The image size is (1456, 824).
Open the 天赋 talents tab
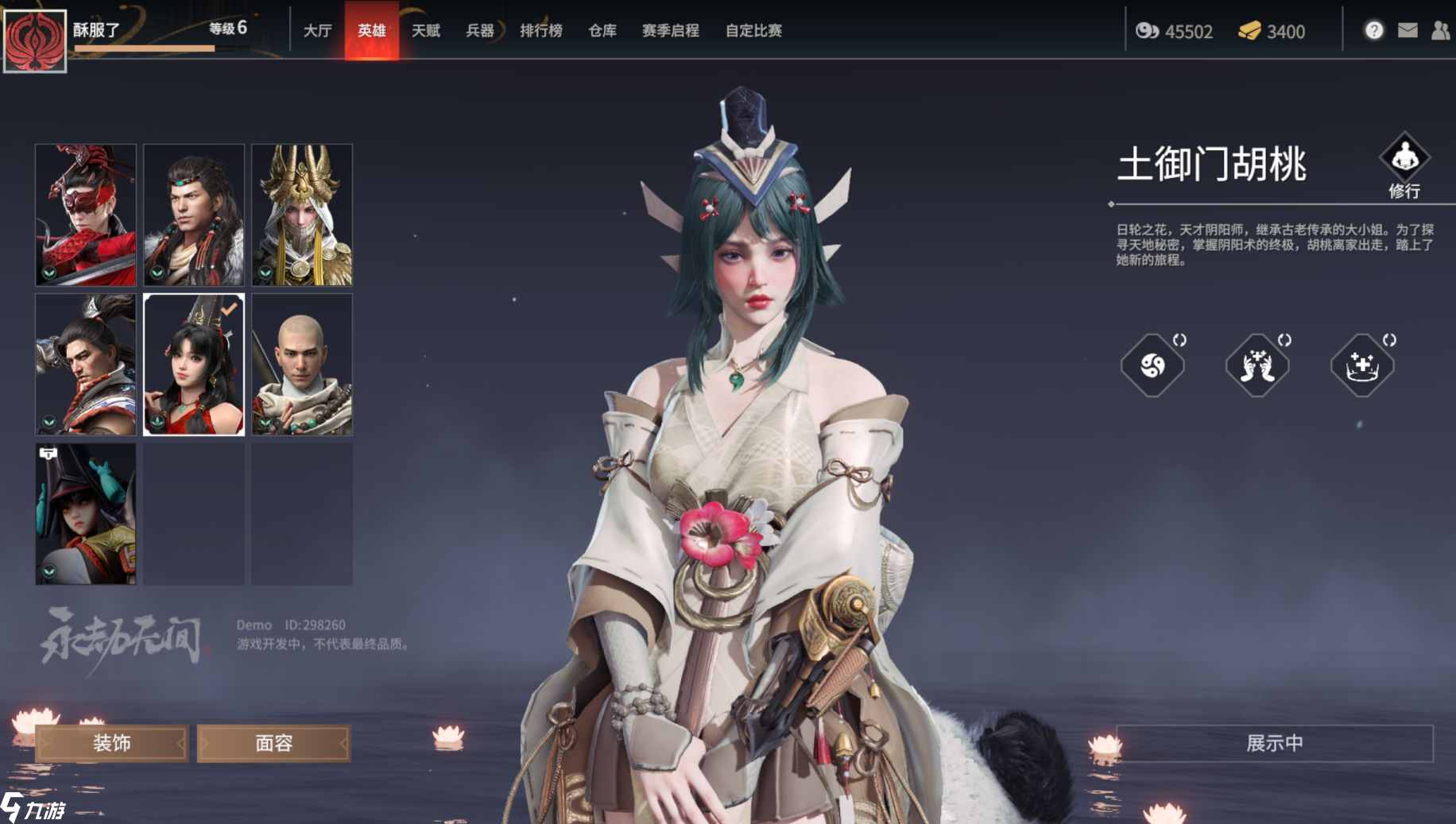[426, 30]
